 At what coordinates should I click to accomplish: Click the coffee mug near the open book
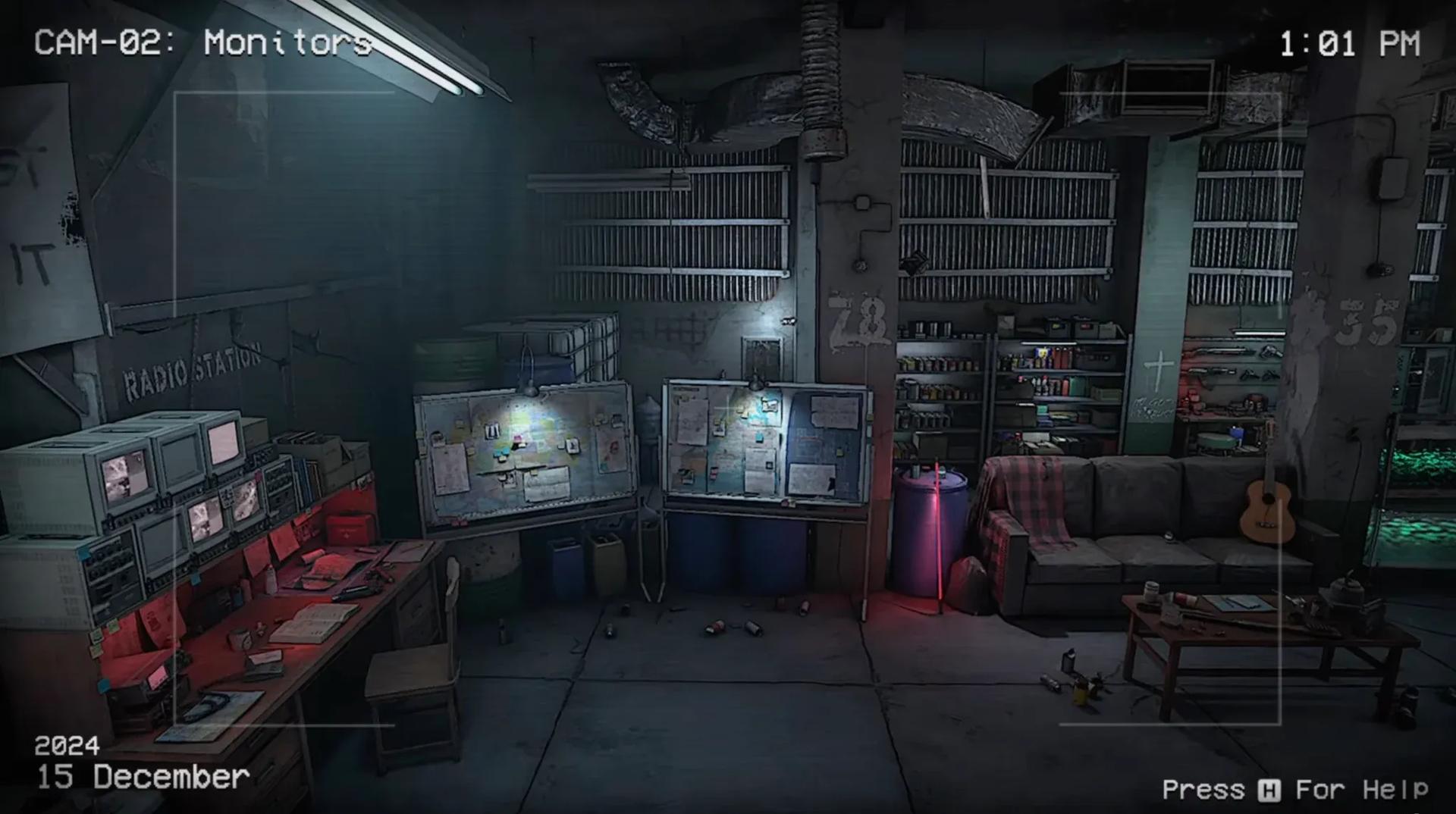click(x=241, y=637)
